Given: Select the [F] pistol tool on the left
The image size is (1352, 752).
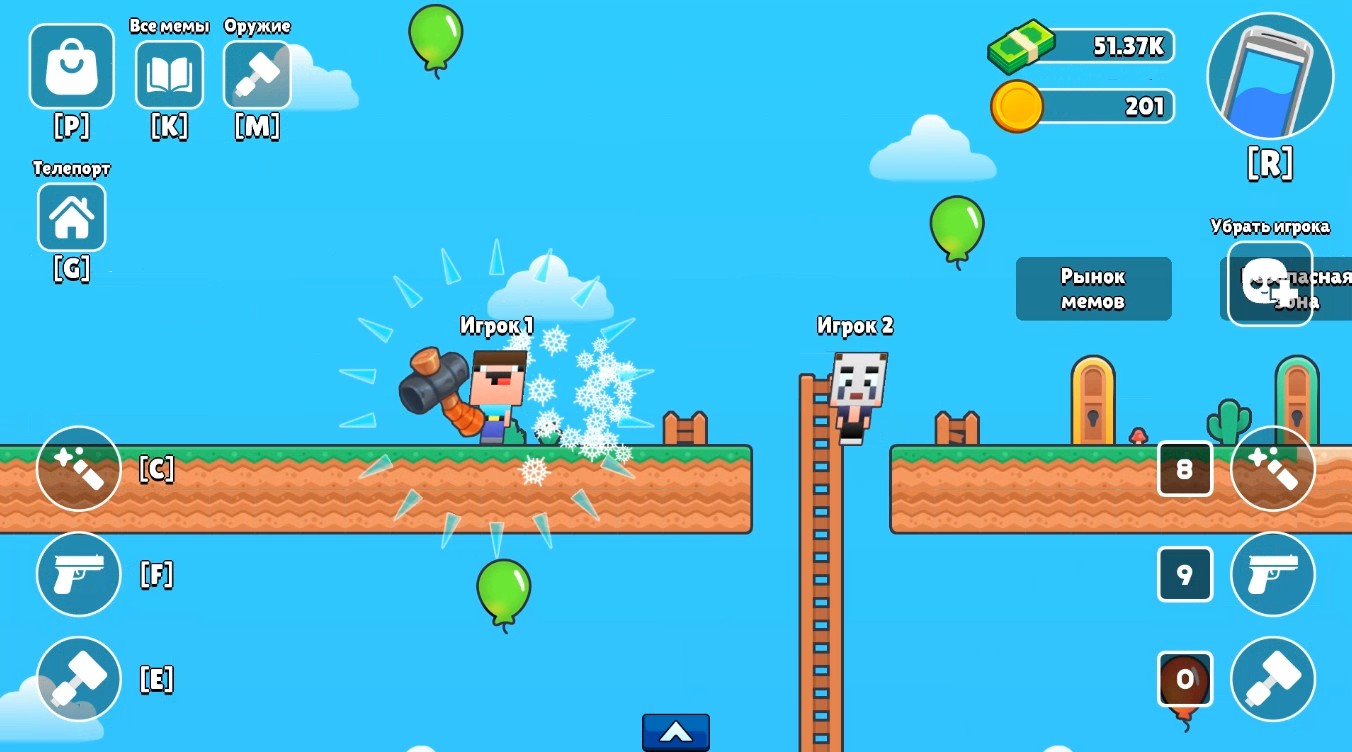Looking at the screenshot, I should [78, 575].
